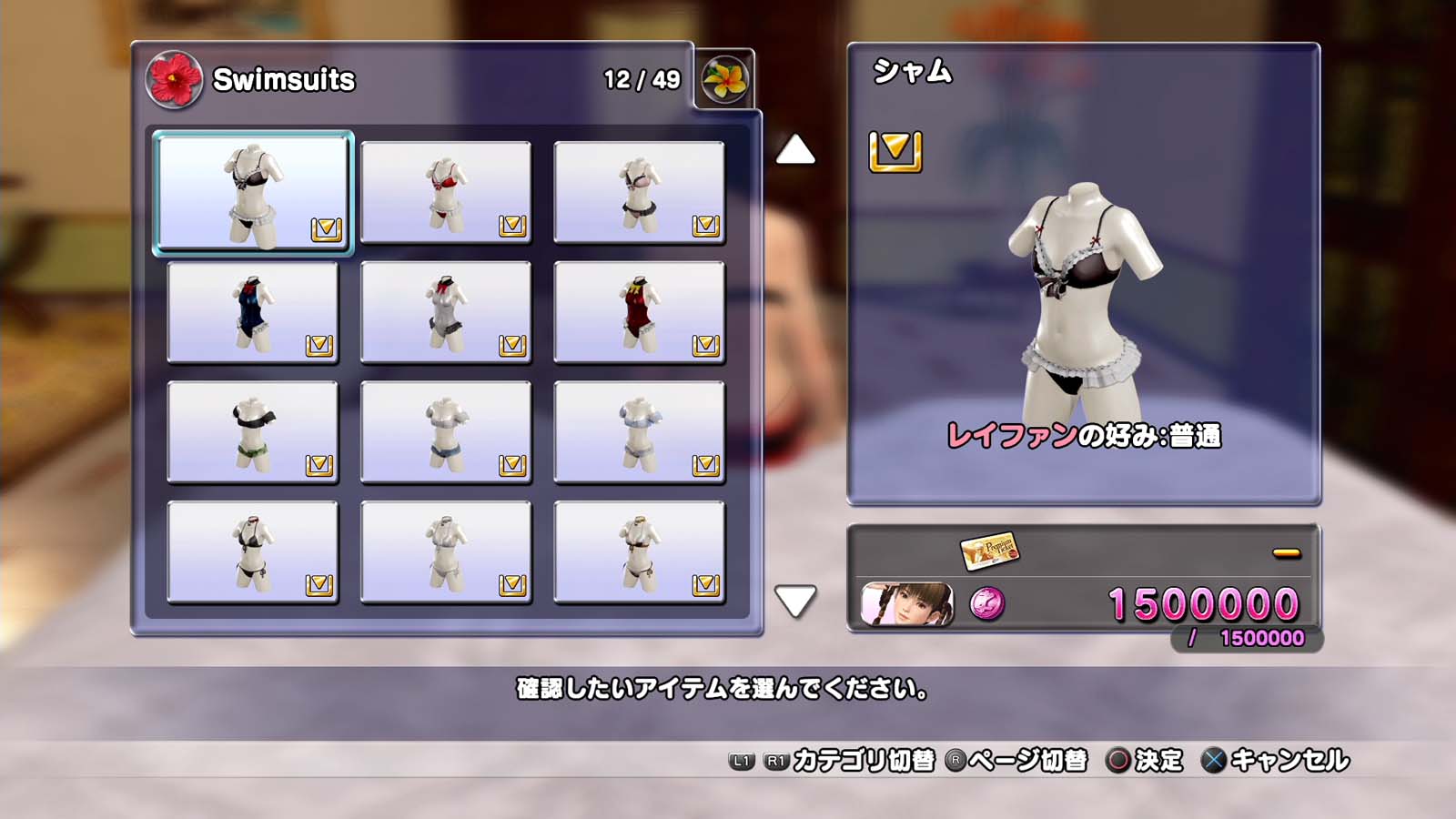Pick the black top with green bottoms
This screenshot has width=1456, height=819.
[253, 432]
